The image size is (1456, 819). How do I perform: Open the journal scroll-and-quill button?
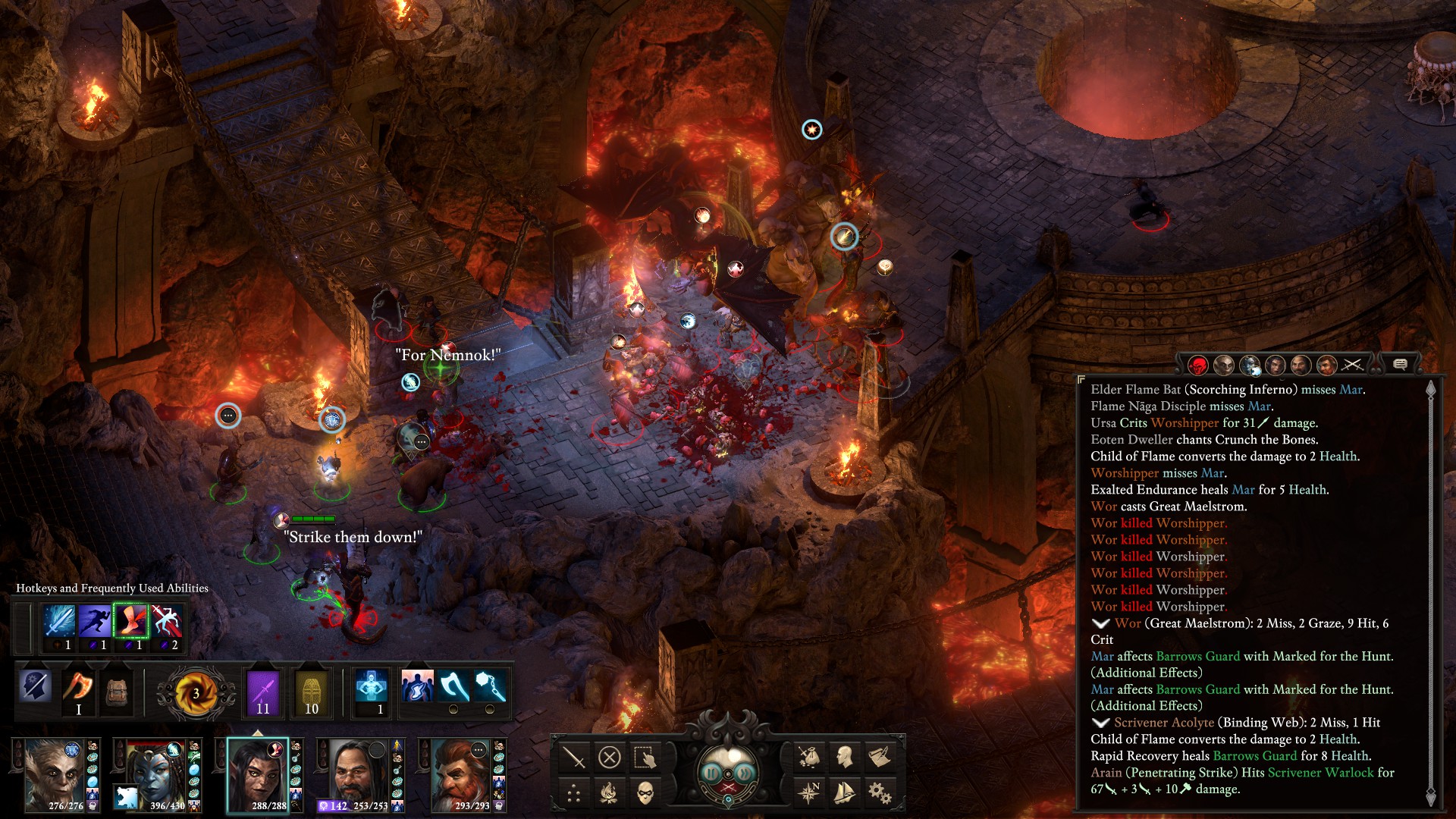(x=880, y=756)
